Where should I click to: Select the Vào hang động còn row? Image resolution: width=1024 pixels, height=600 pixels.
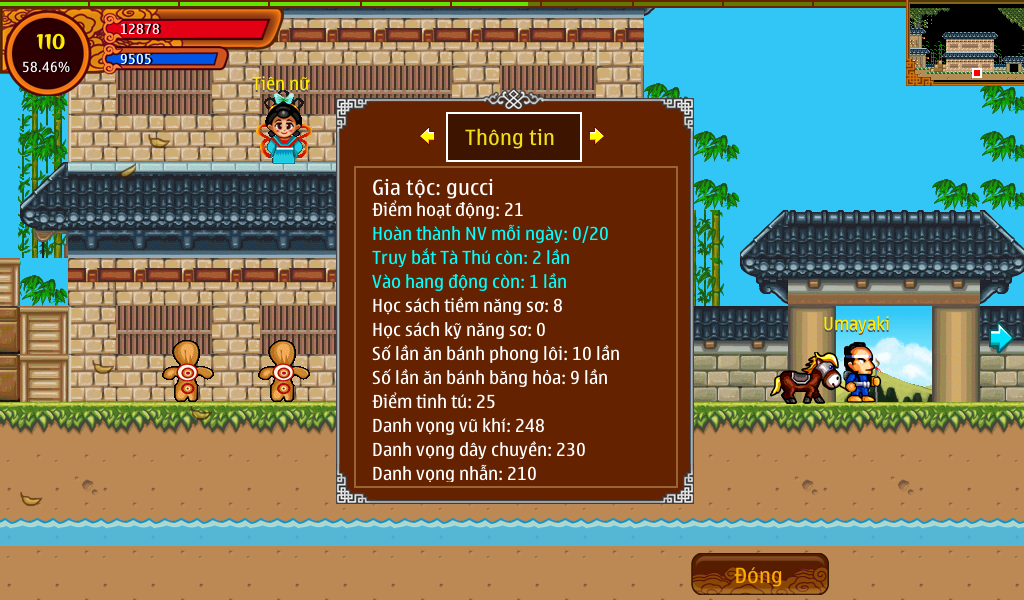469,282
